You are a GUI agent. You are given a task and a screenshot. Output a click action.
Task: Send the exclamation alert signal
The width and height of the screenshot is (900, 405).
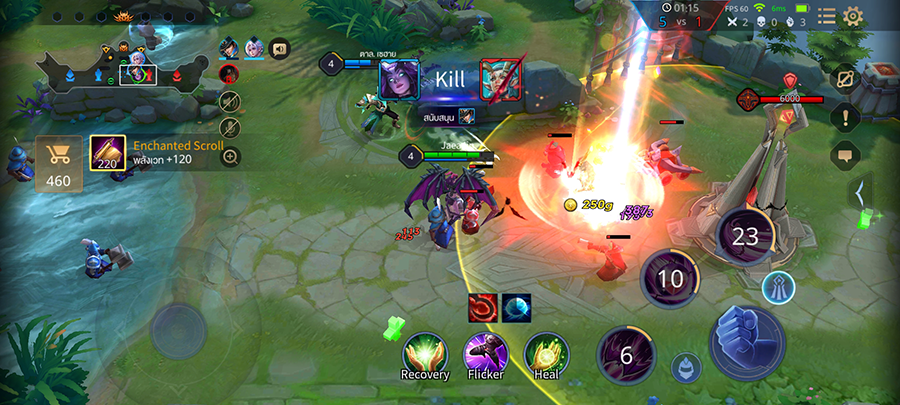(x=845, y=117)
